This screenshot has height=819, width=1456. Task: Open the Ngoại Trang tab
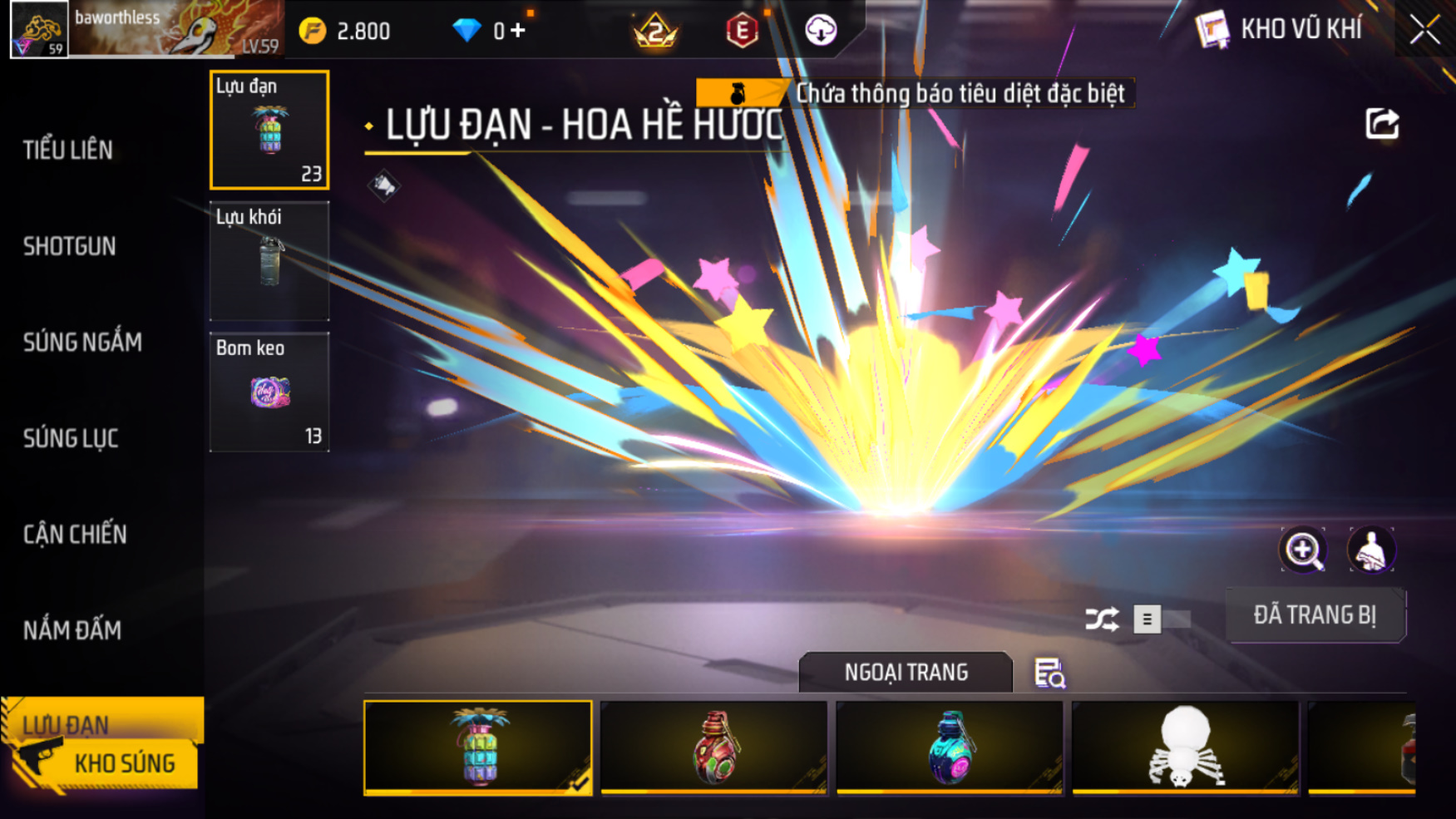(906, 673)
